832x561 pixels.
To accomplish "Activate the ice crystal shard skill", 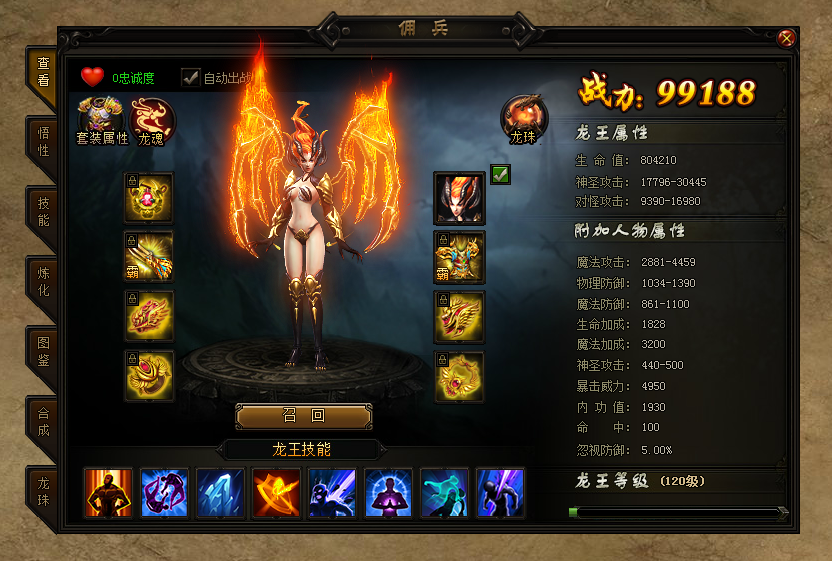I will [x=220, y=492].
